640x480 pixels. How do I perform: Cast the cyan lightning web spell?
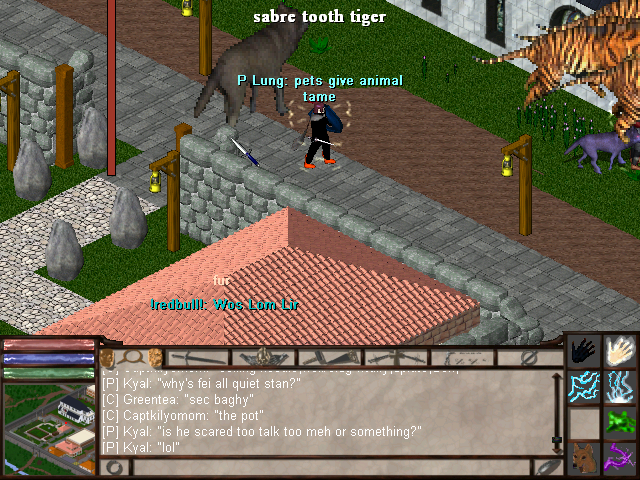click(x=584, y=386)
